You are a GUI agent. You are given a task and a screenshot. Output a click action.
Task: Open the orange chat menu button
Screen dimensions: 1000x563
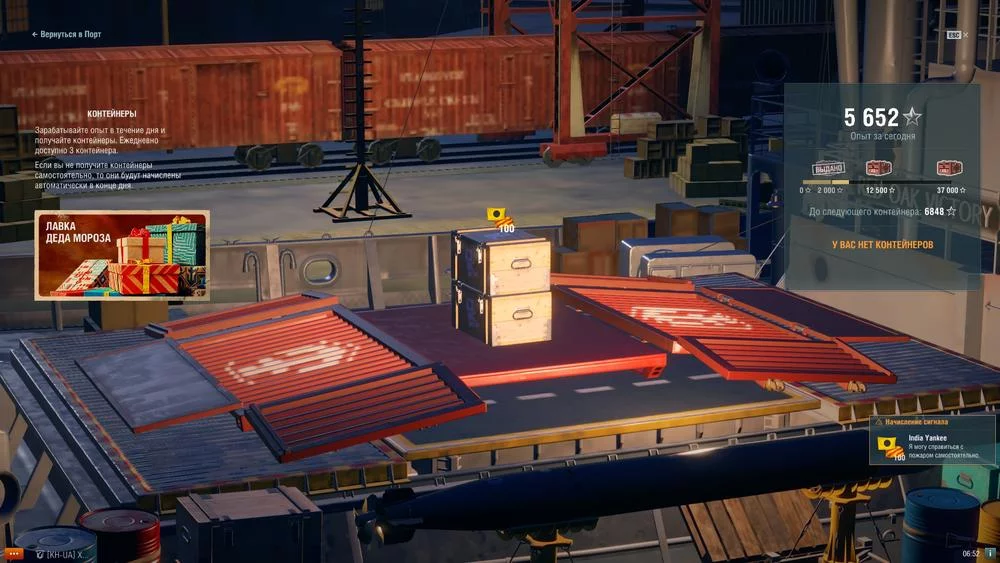[14, 553]
